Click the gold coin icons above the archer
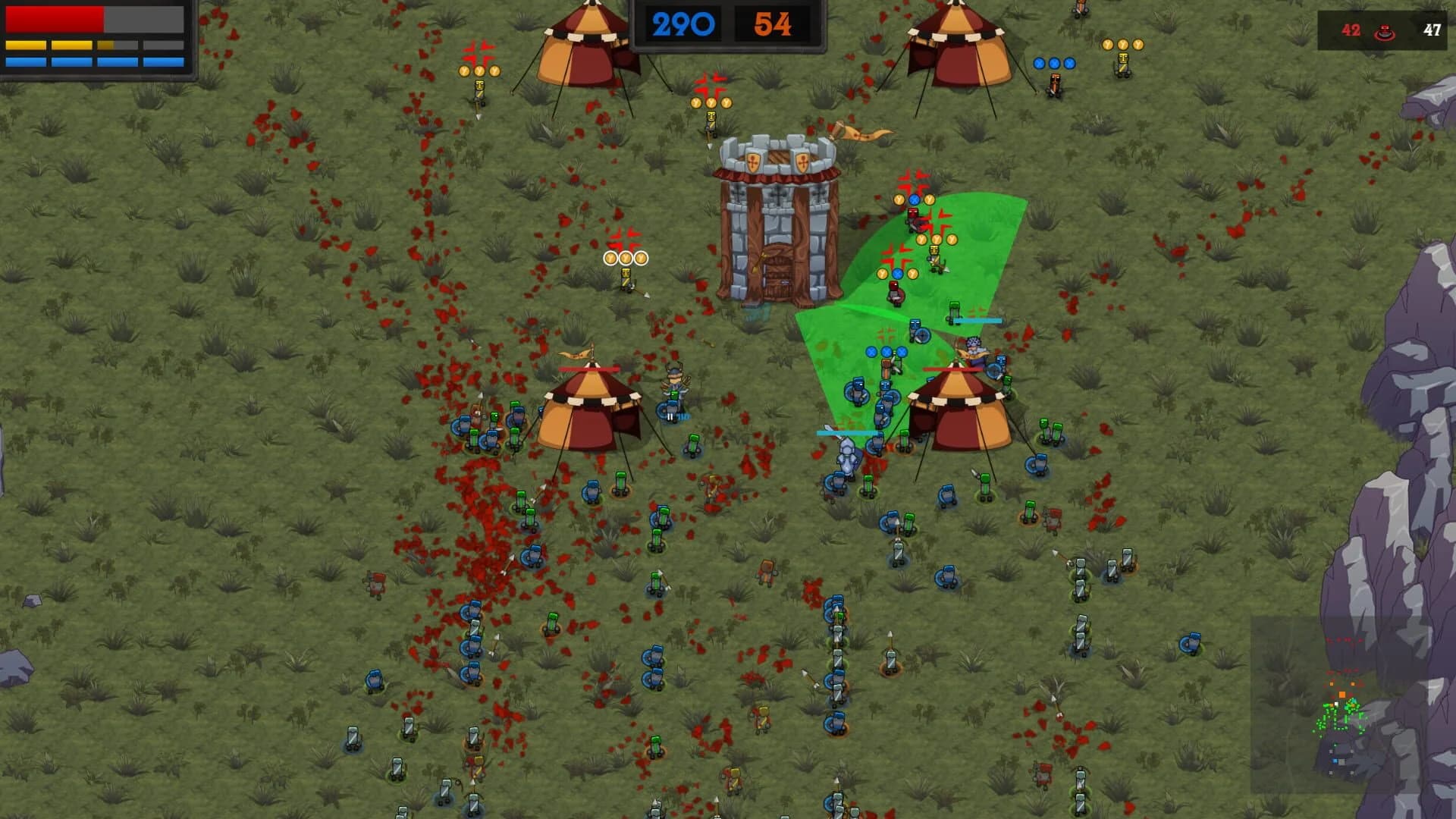 pos(625,256)
